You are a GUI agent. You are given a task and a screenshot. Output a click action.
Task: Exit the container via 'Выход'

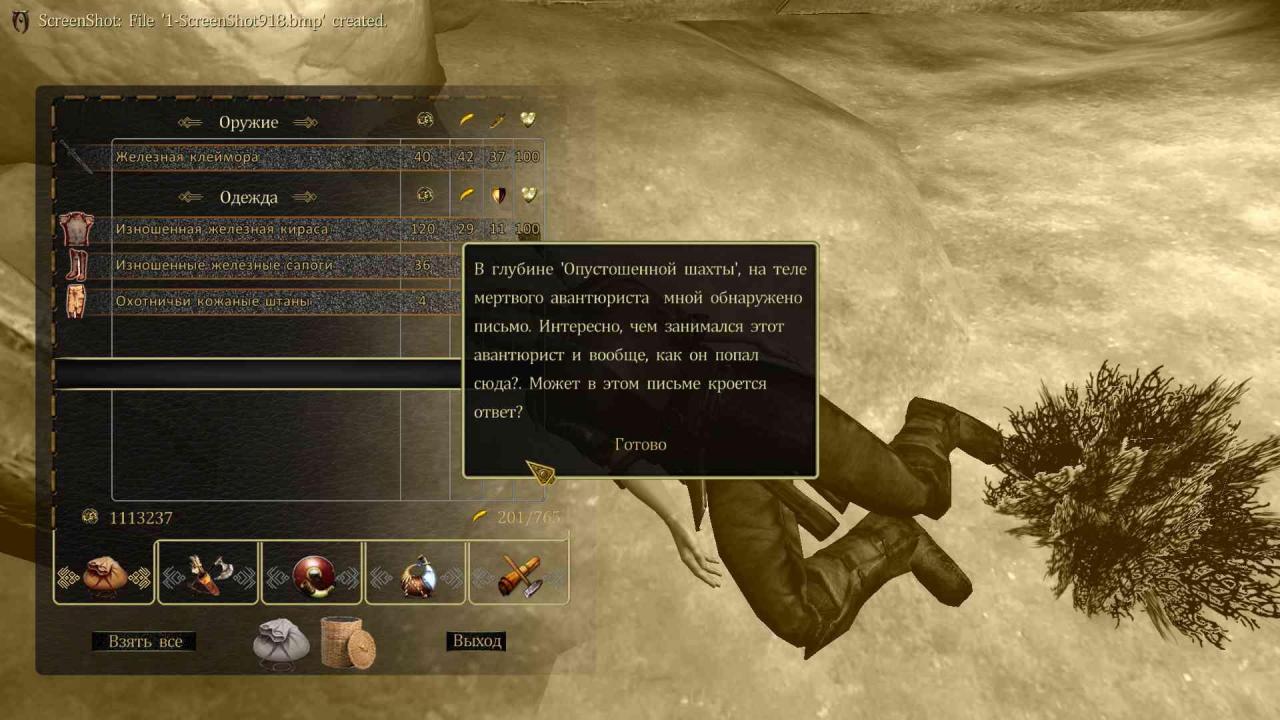[x=476, y=641]
